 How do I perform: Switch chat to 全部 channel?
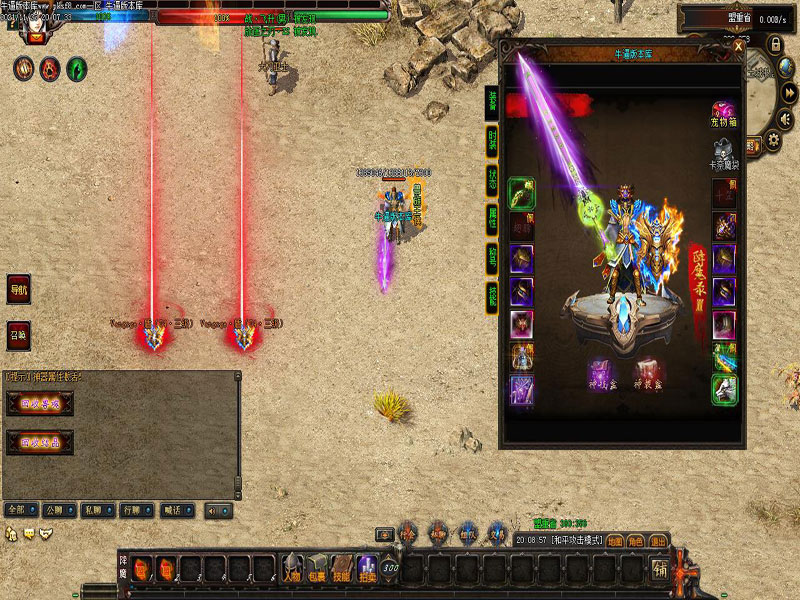click(x=16, y=510)
